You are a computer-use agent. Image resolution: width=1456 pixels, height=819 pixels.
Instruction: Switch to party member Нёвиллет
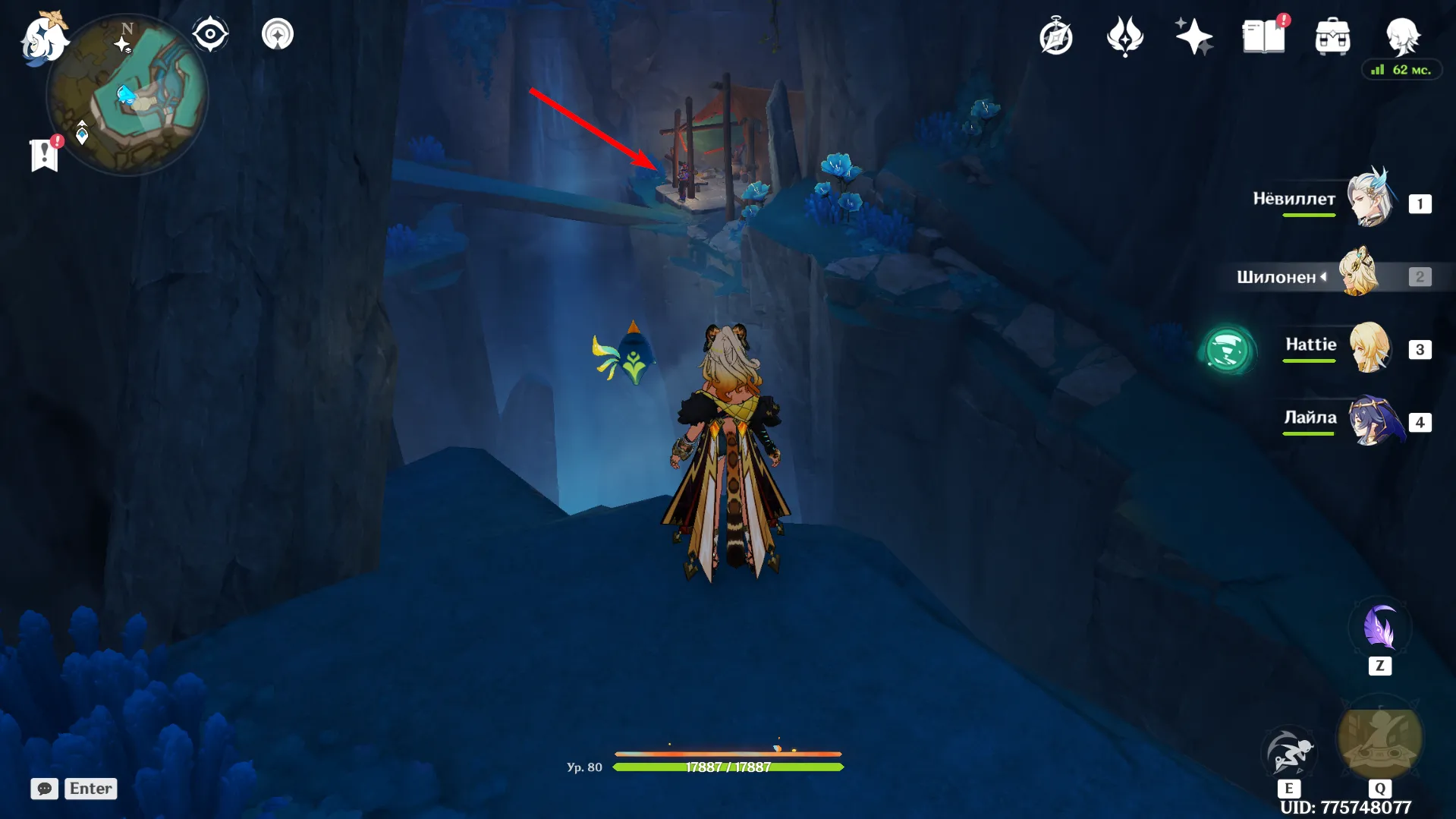pyautogui.click(x=1371, y=200)
